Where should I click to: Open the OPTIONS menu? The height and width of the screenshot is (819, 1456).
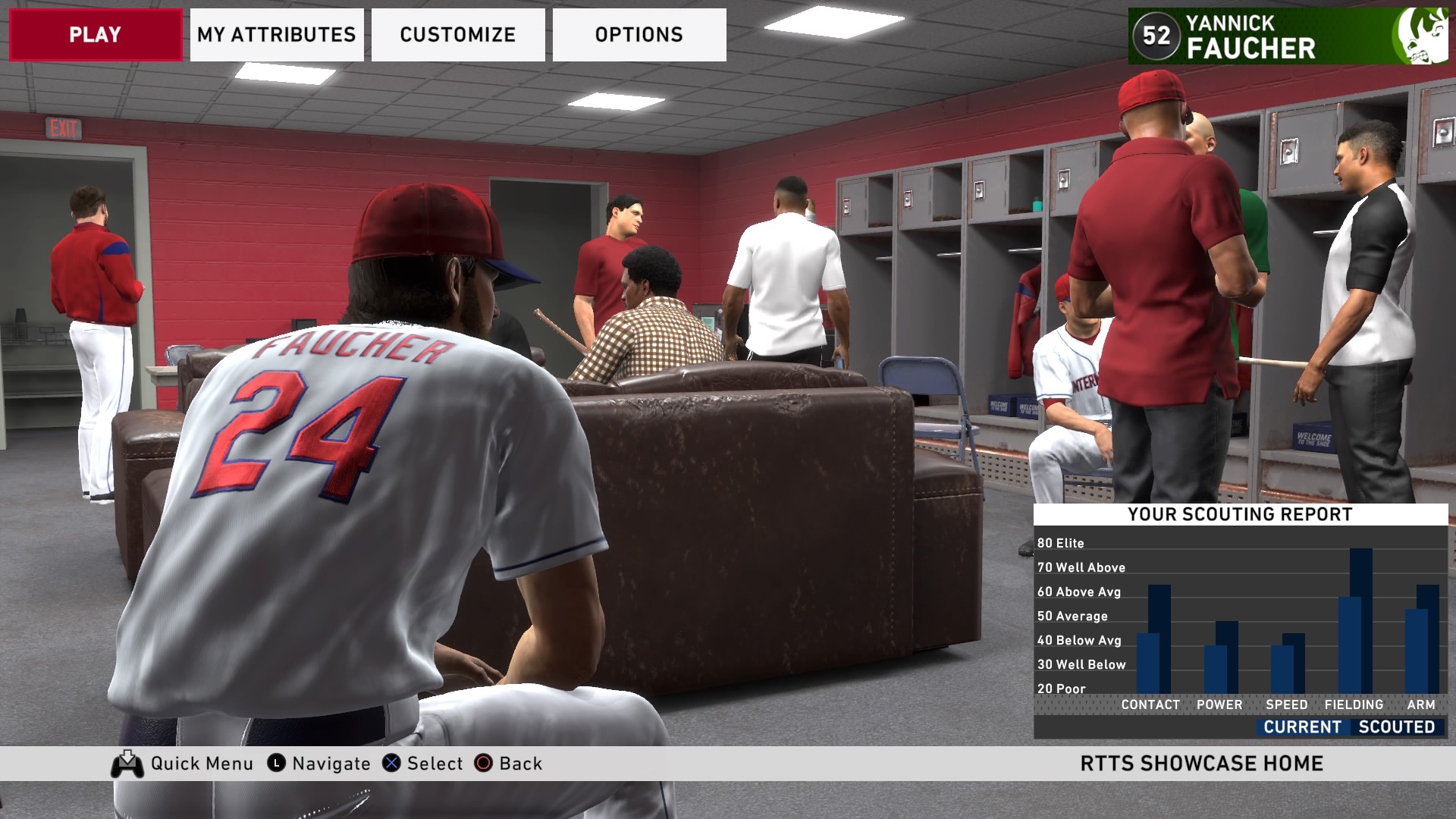tap(639, 35)
